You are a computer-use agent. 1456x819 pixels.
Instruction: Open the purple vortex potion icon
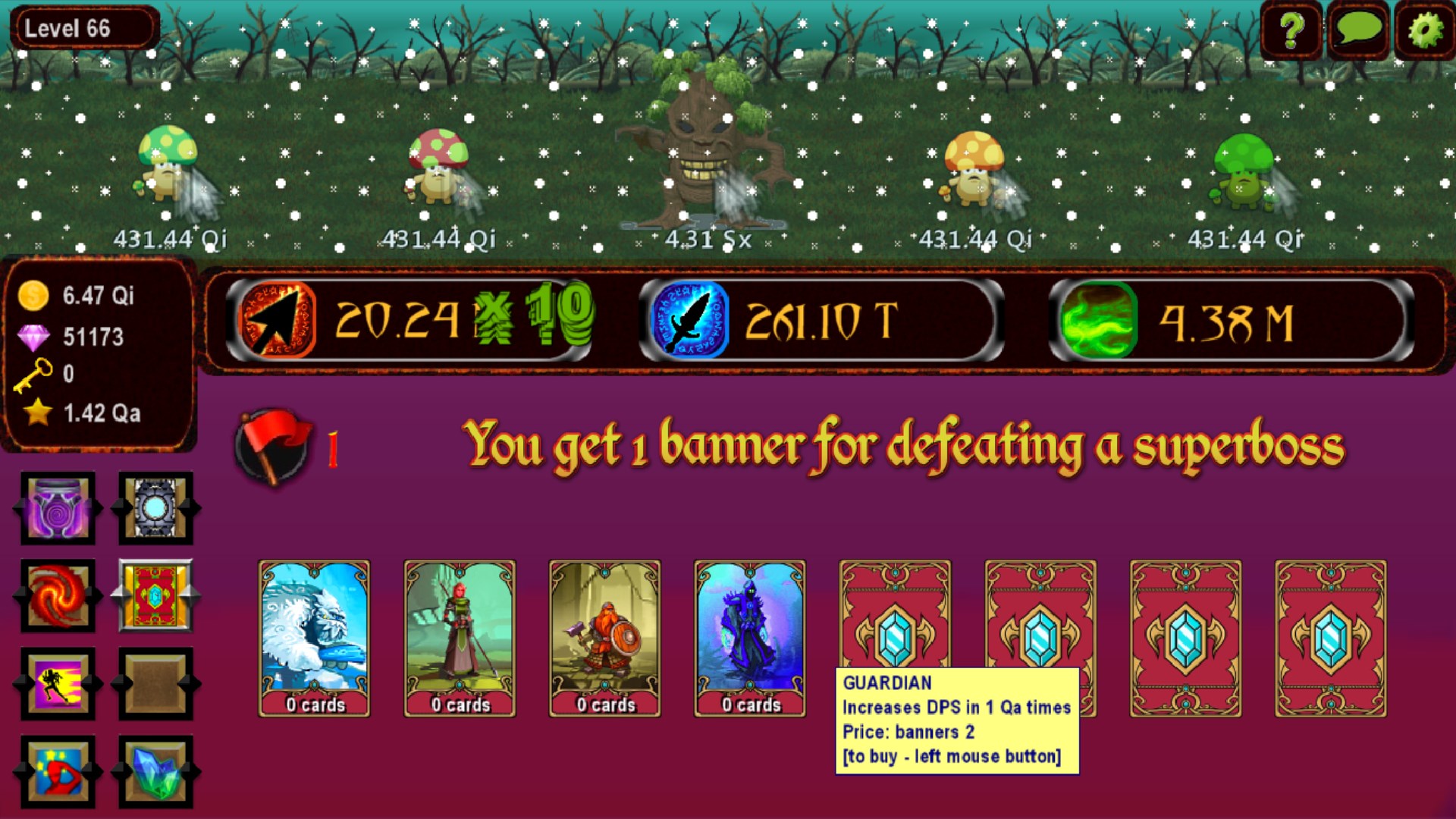56,509
